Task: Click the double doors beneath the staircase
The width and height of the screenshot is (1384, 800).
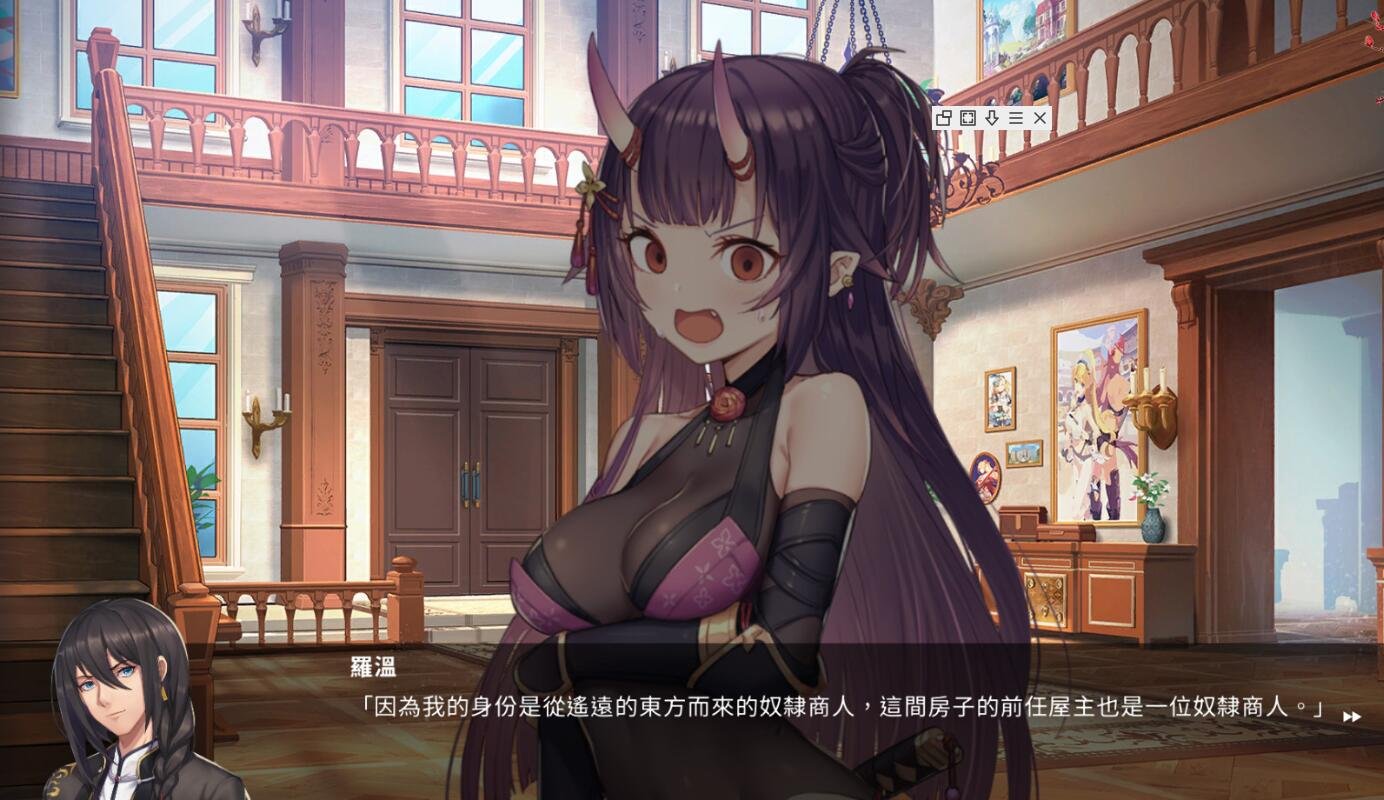Action: 470,460
